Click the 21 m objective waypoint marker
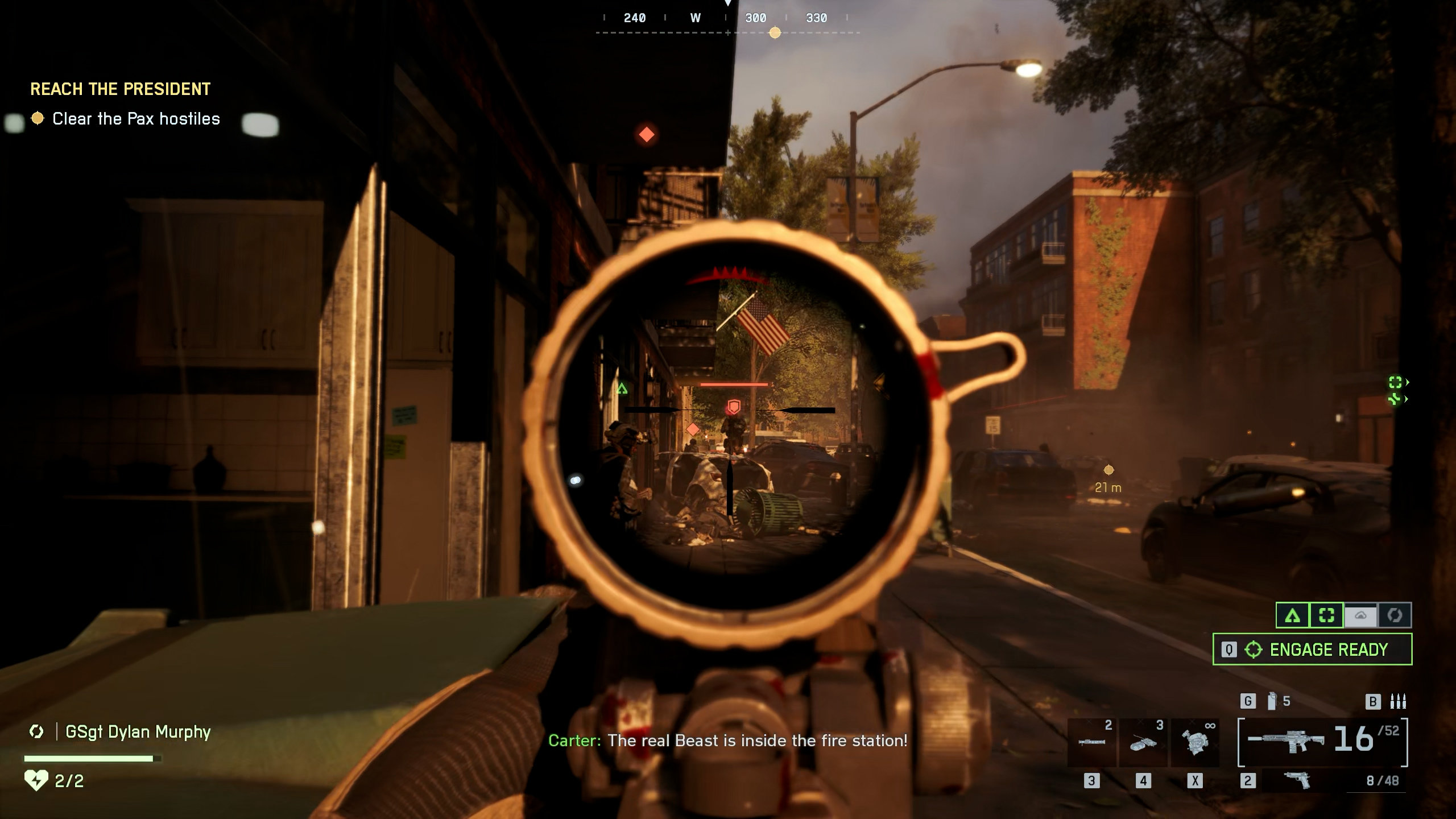 coord(1108,470)
